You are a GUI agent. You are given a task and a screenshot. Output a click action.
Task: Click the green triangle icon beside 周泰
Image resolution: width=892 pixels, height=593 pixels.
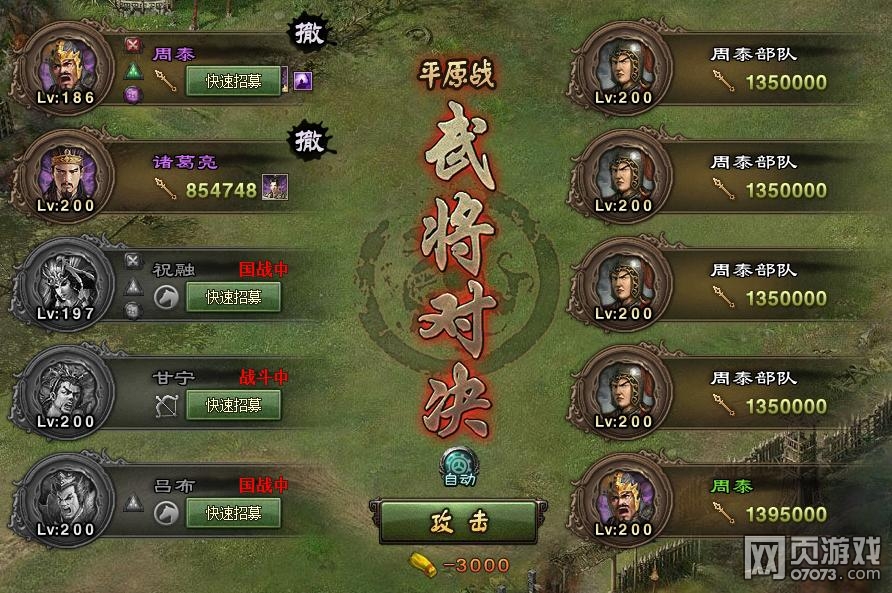pos(133,70)
